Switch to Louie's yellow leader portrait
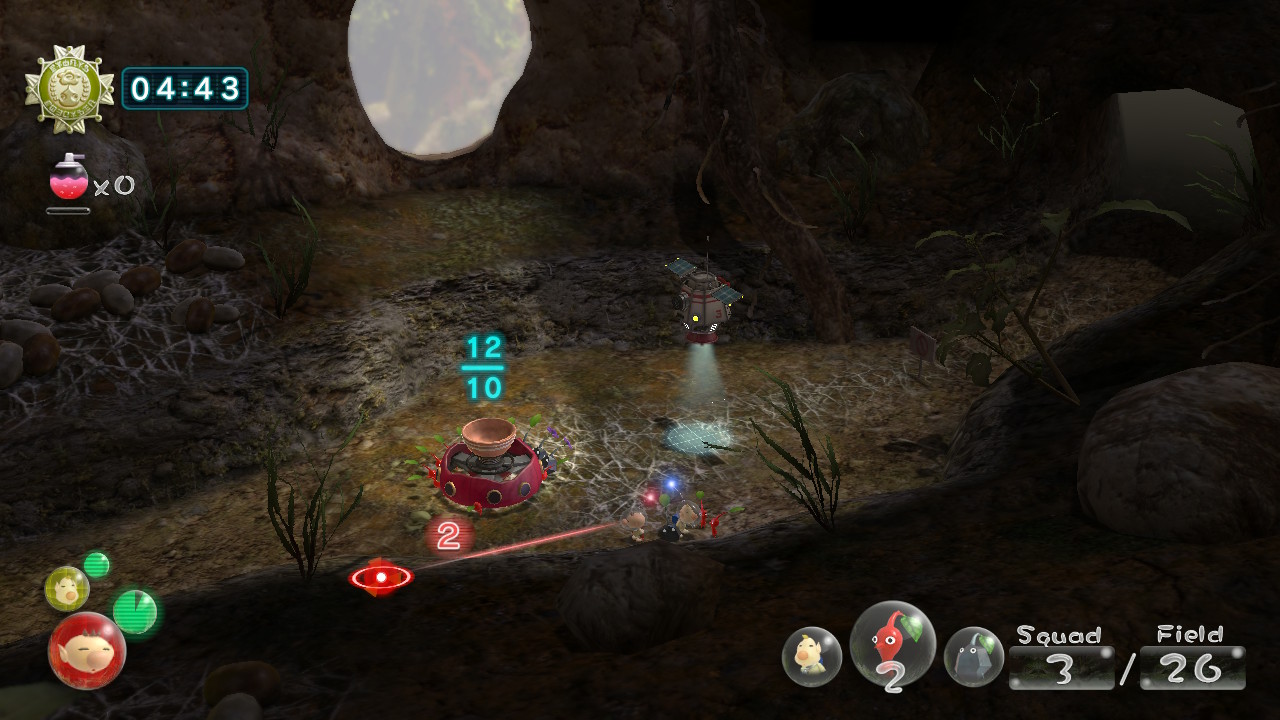The height and width of the screenshot is (720, 1280). [66, 589]
